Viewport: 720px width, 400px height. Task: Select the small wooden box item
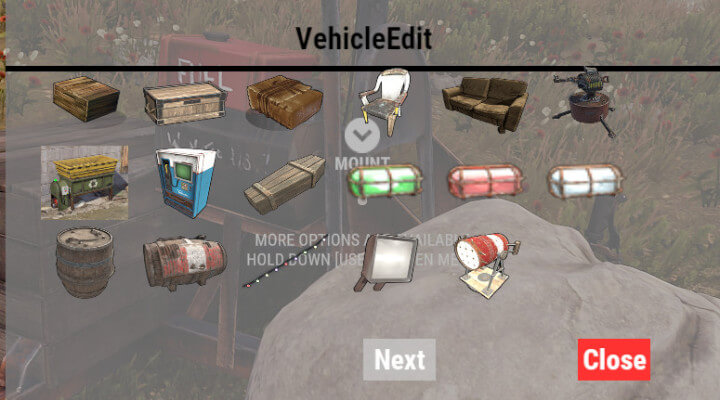click(86, 98)
